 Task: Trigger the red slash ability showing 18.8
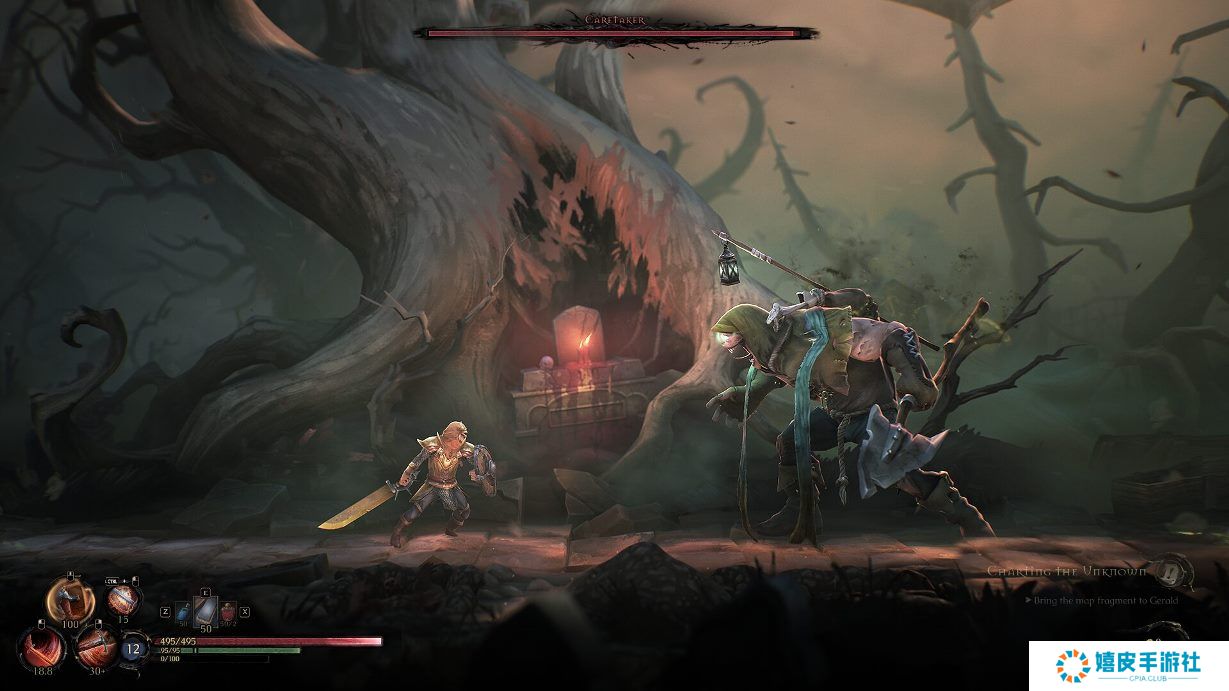(x=41, y=647)
